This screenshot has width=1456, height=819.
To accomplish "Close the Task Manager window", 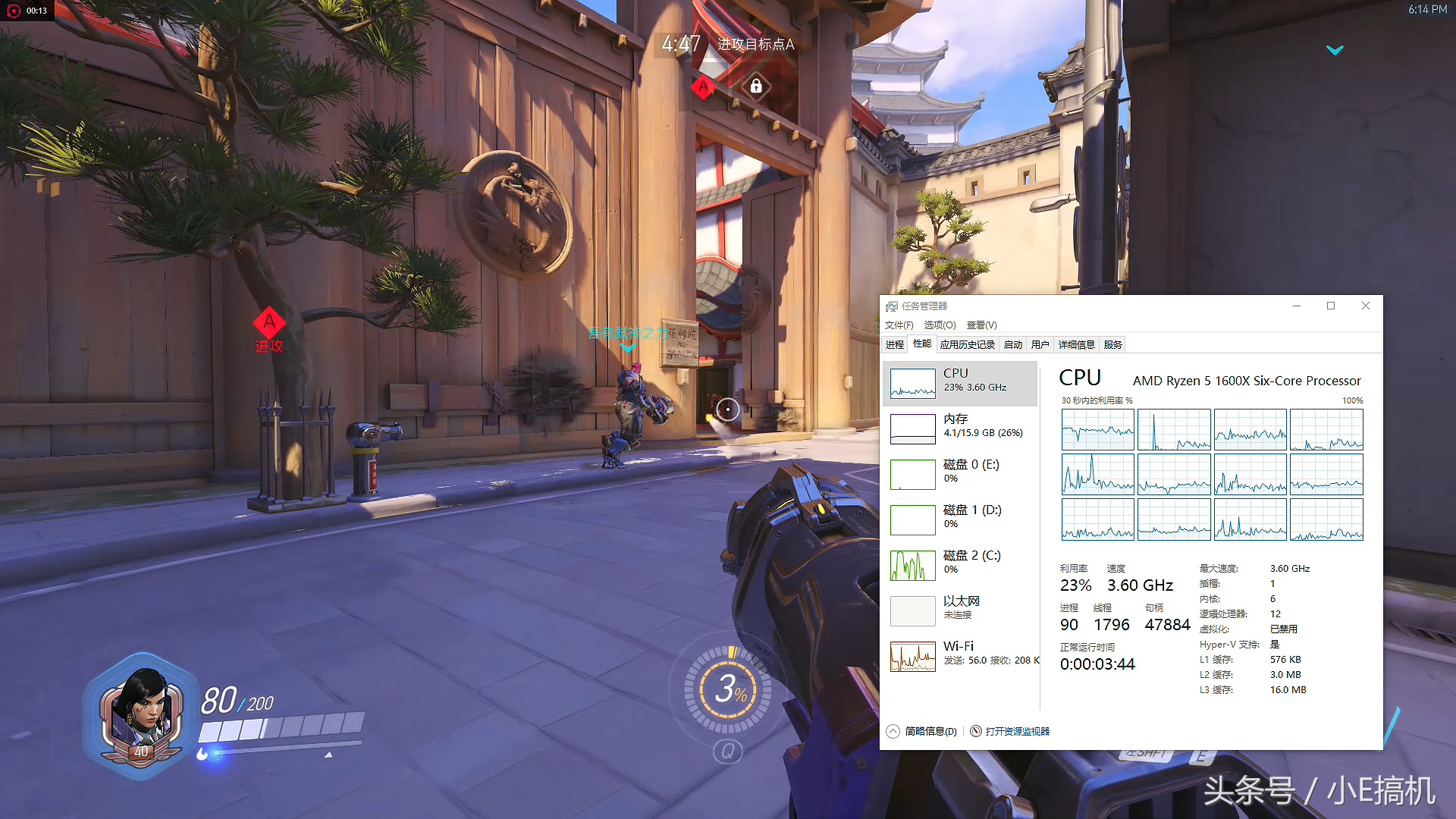I will click(1366, 306).
